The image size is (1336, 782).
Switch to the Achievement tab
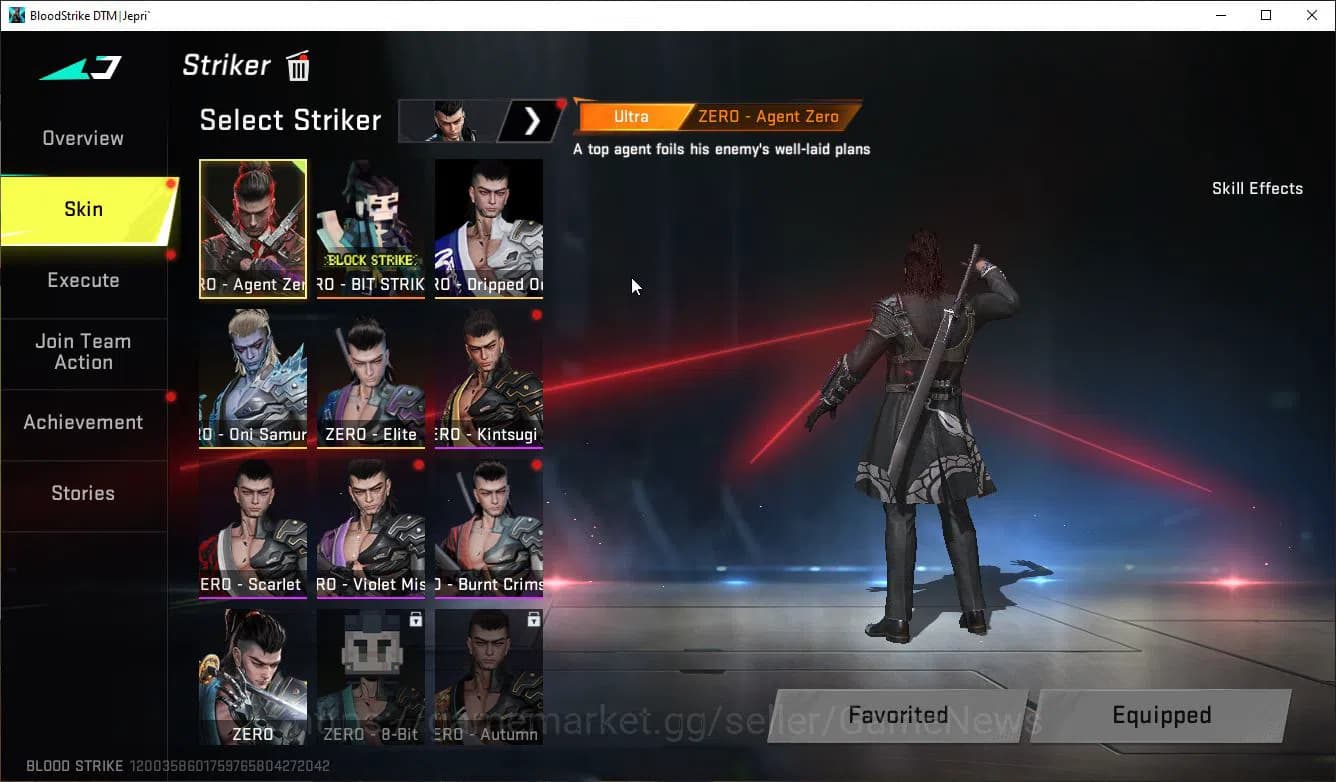click(x=83, y=422)
